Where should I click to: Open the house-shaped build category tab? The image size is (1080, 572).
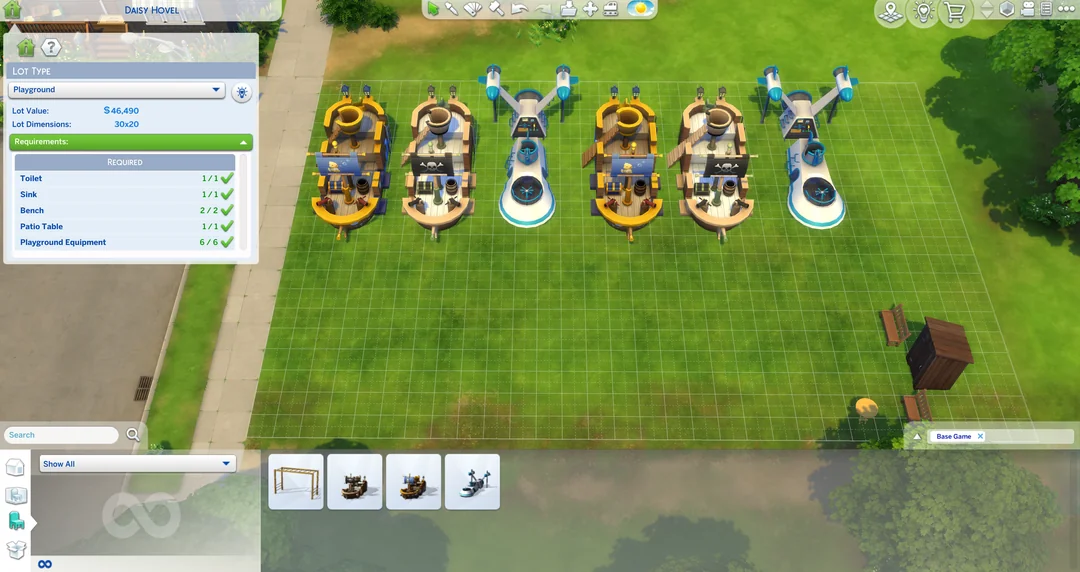[x=15, y=468]
